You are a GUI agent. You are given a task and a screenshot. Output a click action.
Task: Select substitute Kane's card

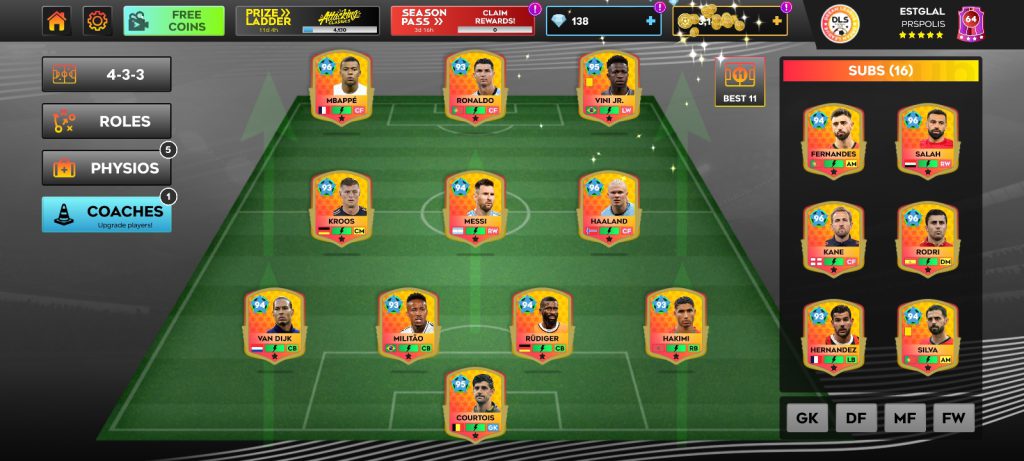click(x=833, y=237)
